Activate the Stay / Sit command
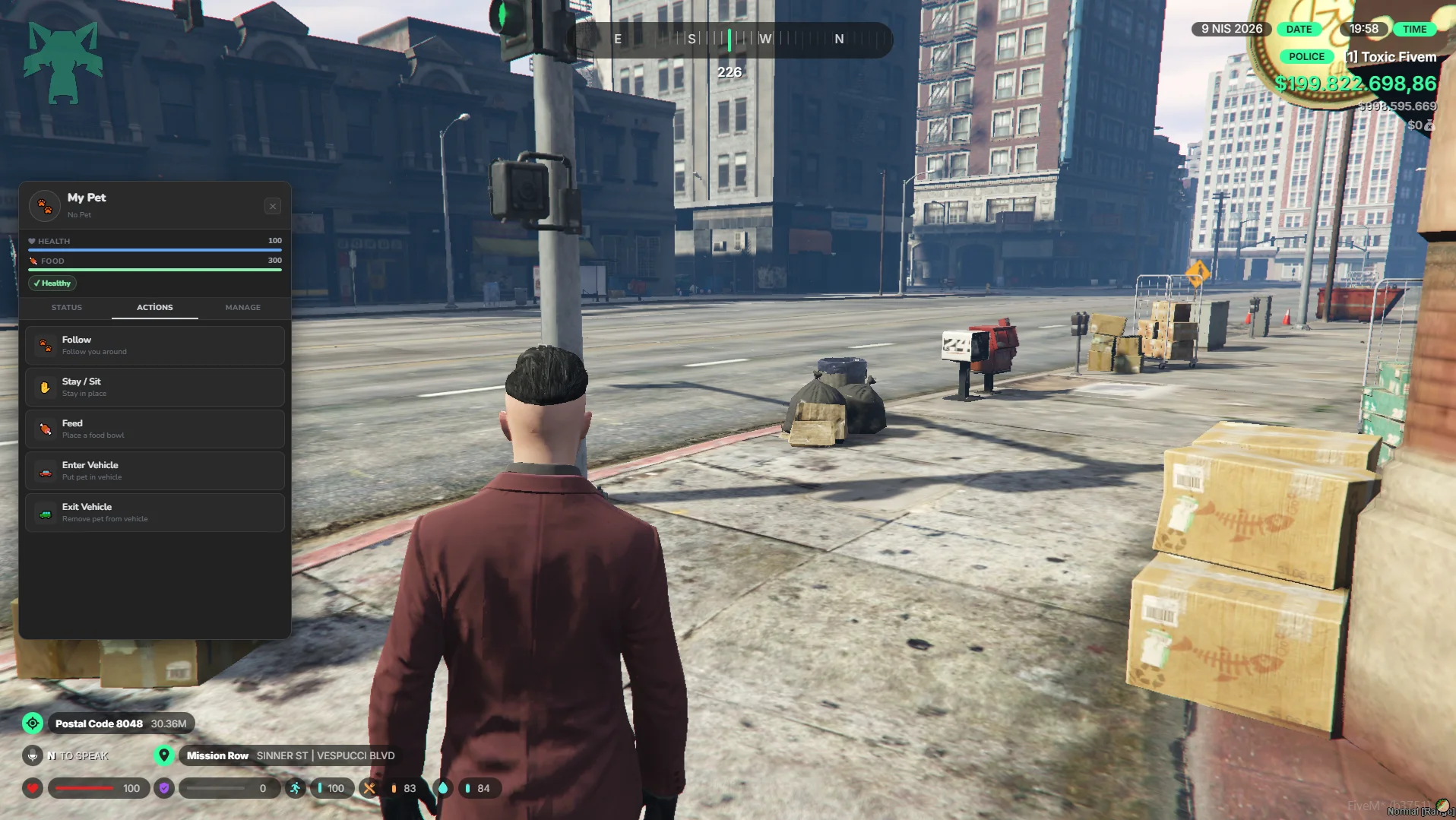1456x820 pixels. 155,388
